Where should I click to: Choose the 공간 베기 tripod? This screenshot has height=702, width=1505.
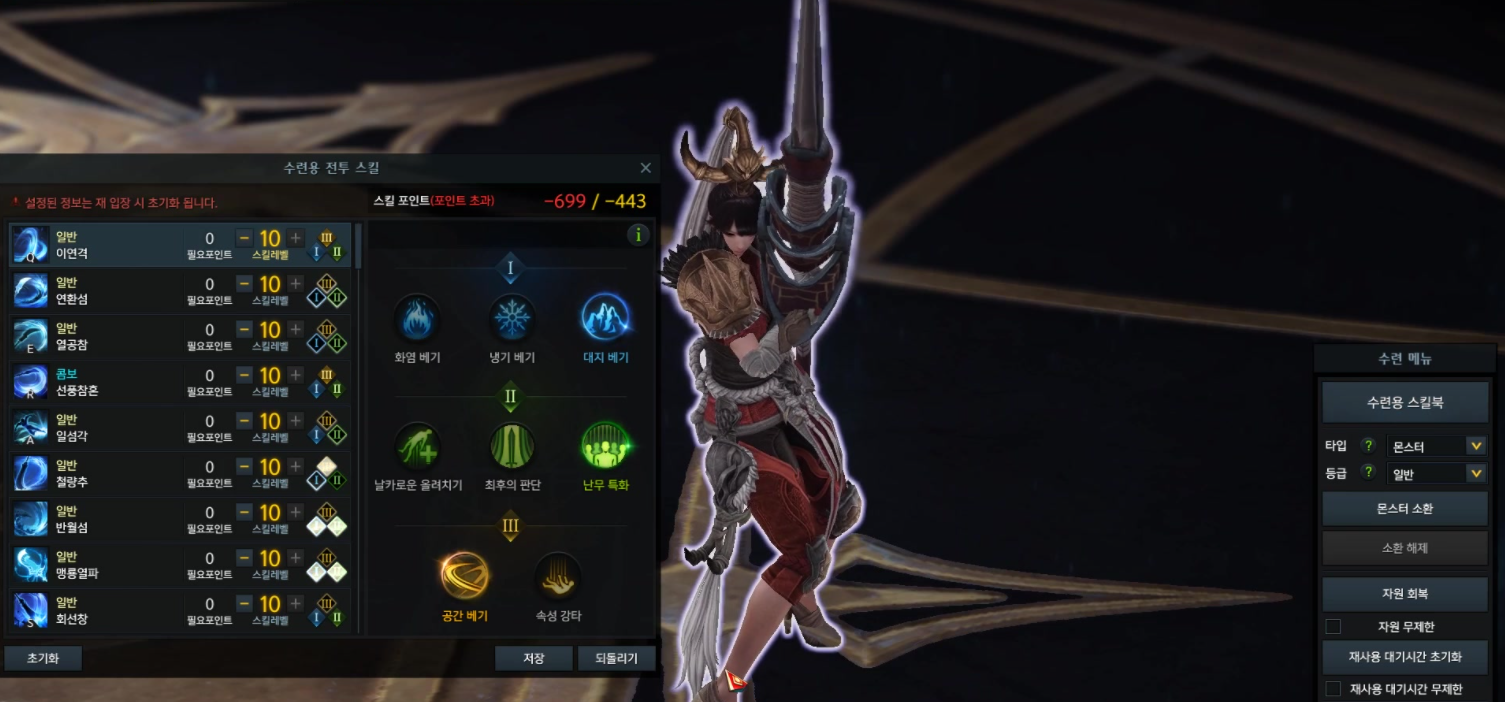pos(464,575)
